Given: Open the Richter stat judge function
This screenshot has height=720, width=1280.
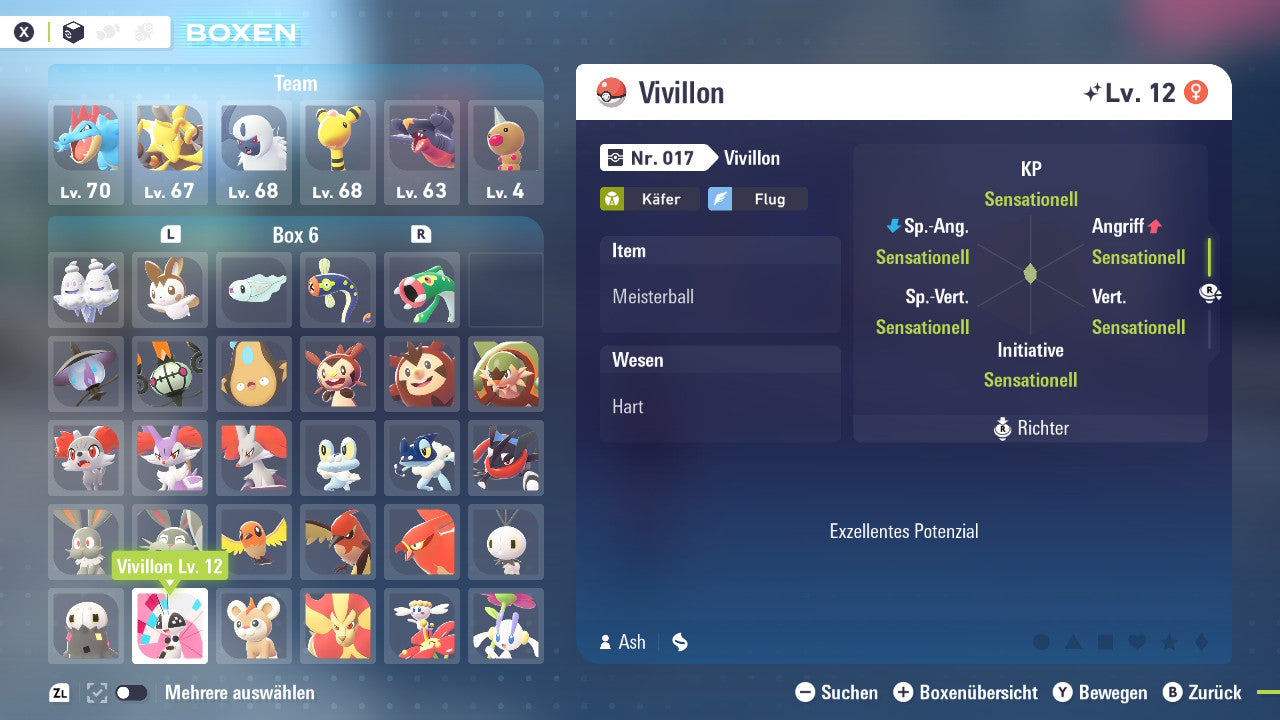Looking at the screenshot, I should pos(1030,428).
